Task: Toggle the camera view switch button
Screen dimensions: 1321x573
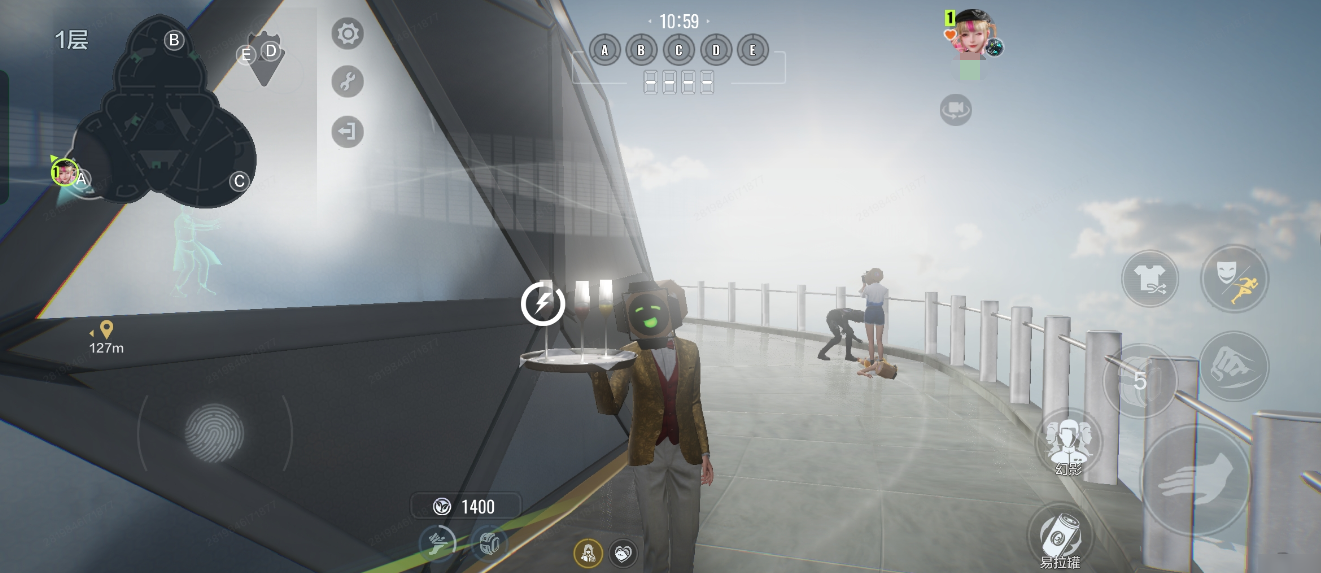Action: 956,109
